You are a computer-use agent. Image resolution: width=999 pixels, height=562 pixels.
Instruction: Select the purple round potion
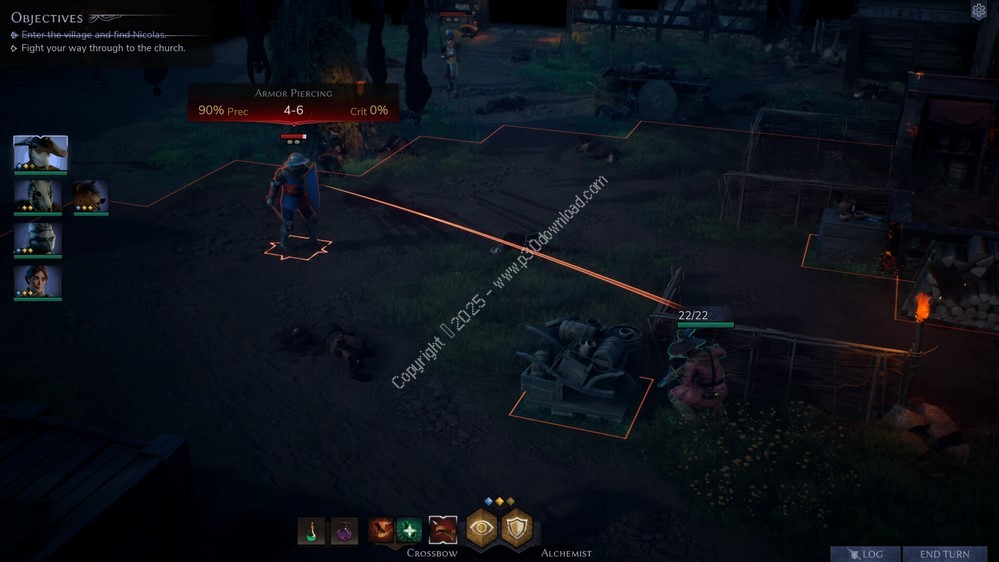pyautogui.click(x=344, y=531)
